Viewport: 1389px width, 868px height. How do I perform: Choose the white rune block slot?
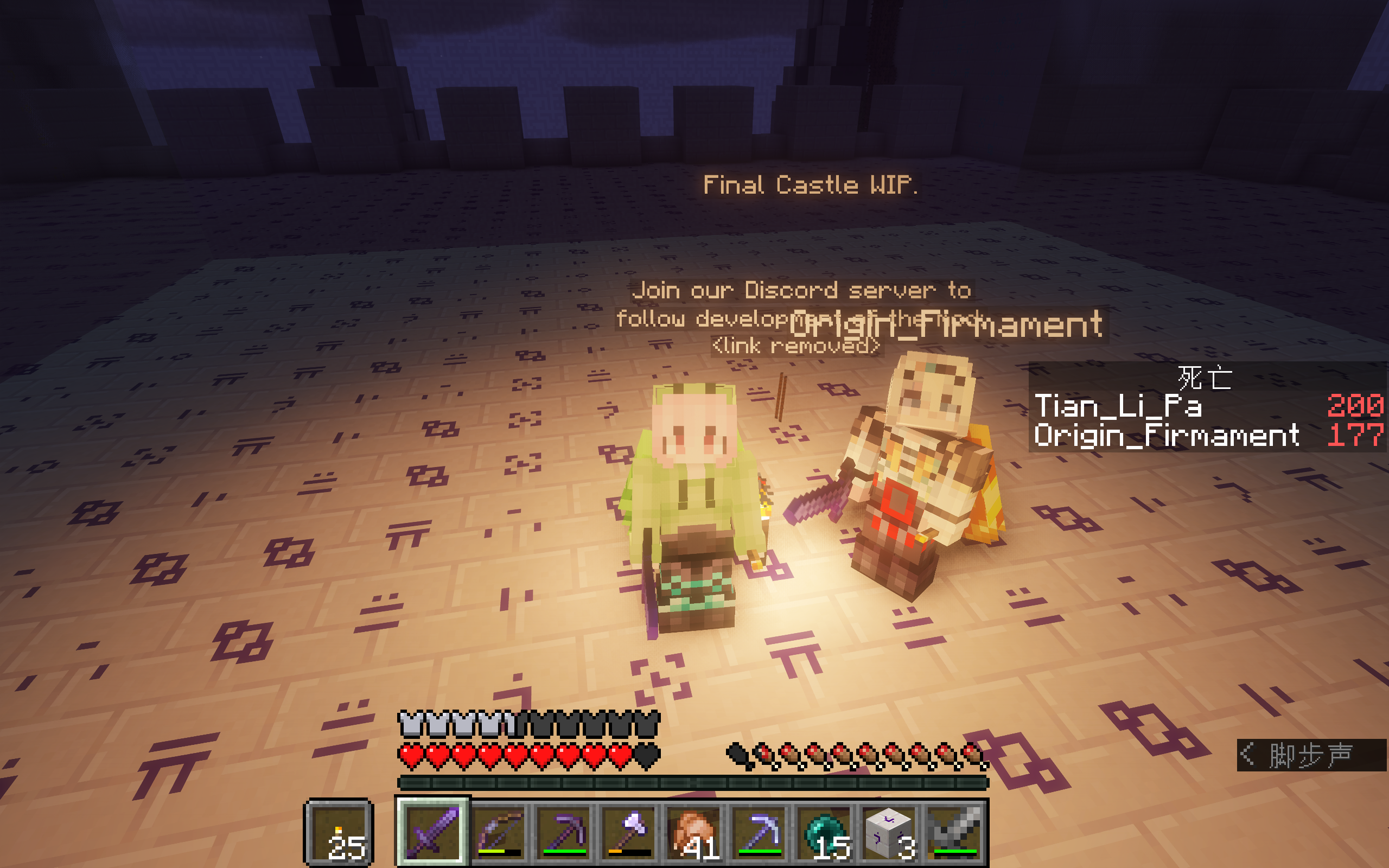click(889, 831)
